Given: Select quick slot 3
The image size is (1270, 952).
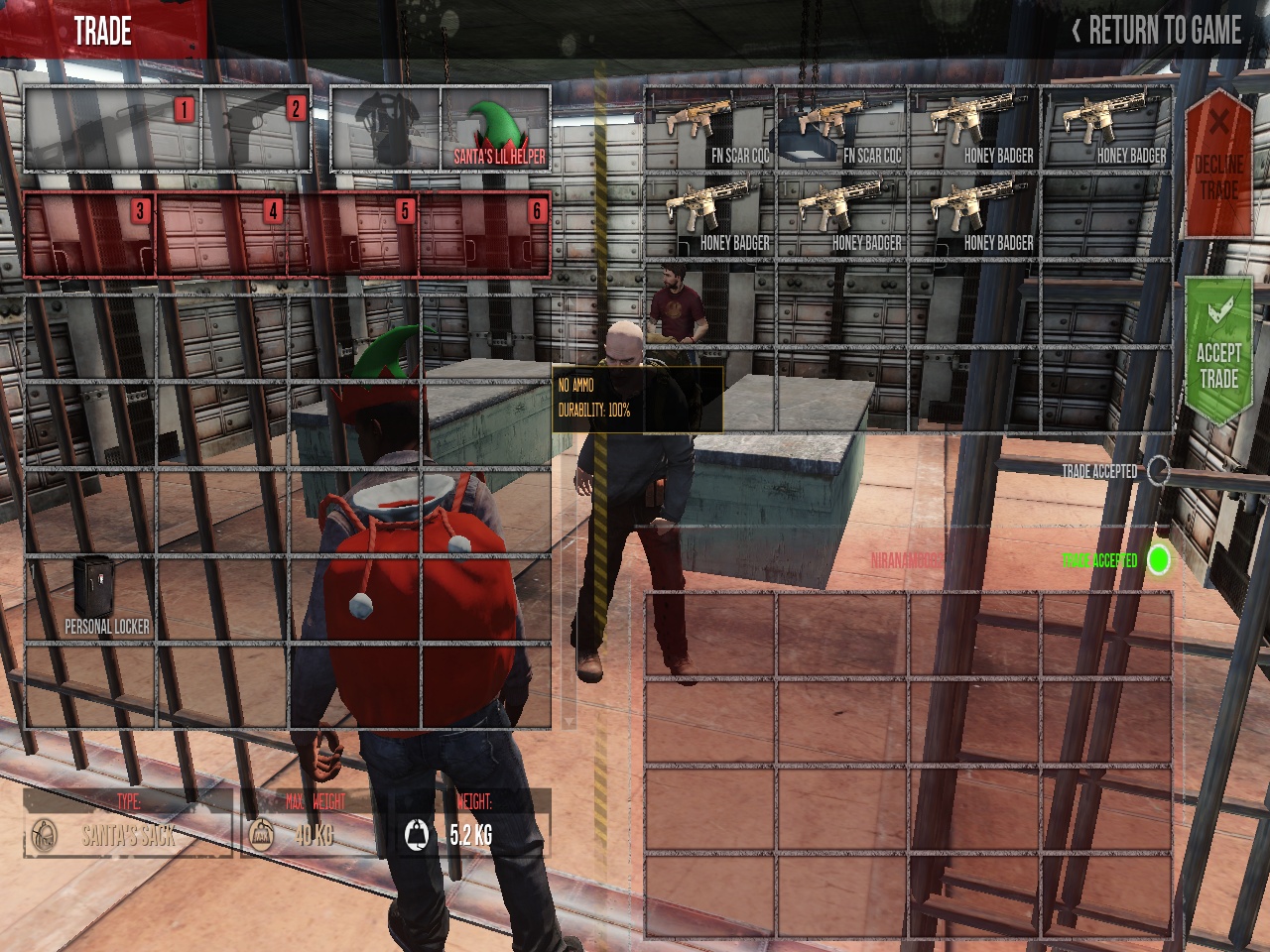Looking at the screenshot, I should (x=89, y=234).
